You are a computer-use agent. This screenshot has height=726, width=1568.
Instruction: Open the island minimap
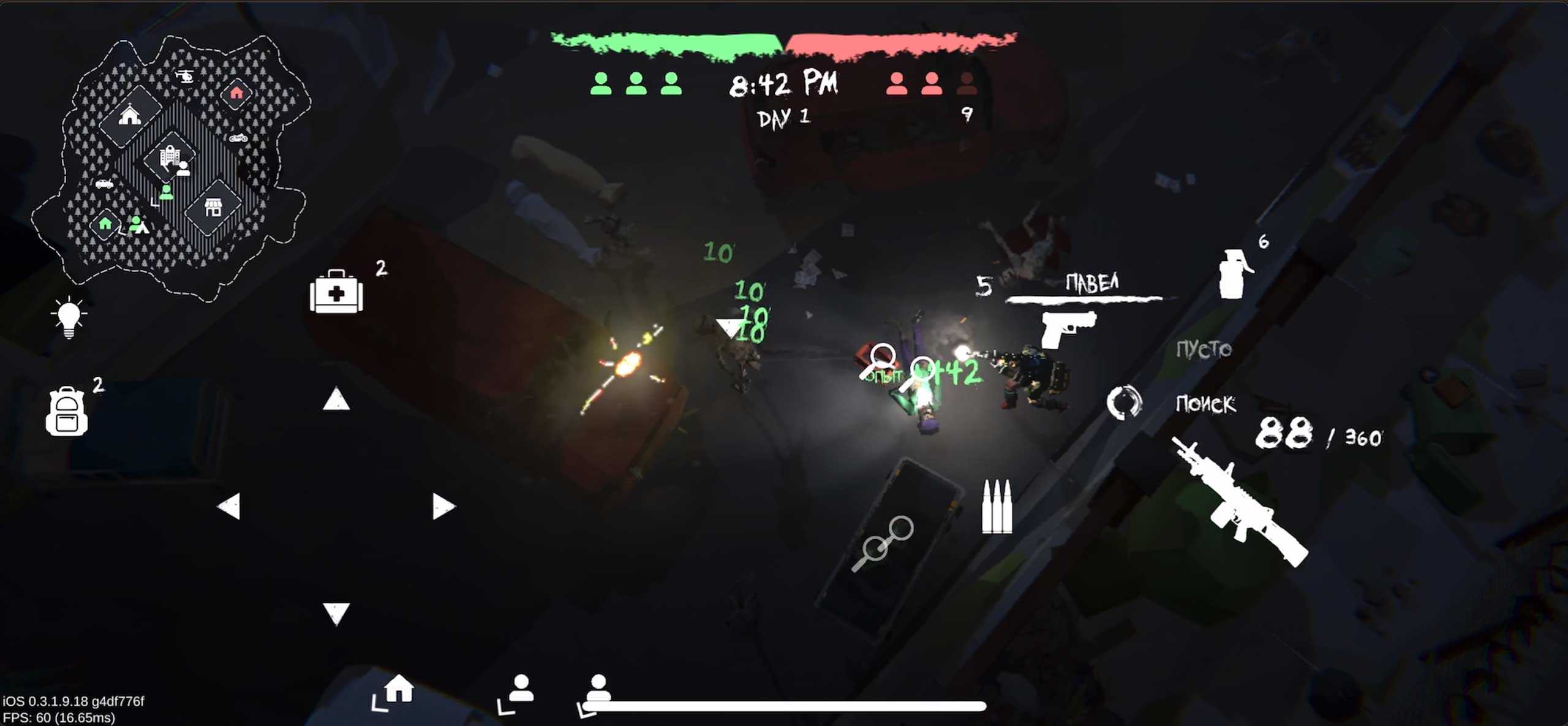pyautogui.click(x=171, y=165)
